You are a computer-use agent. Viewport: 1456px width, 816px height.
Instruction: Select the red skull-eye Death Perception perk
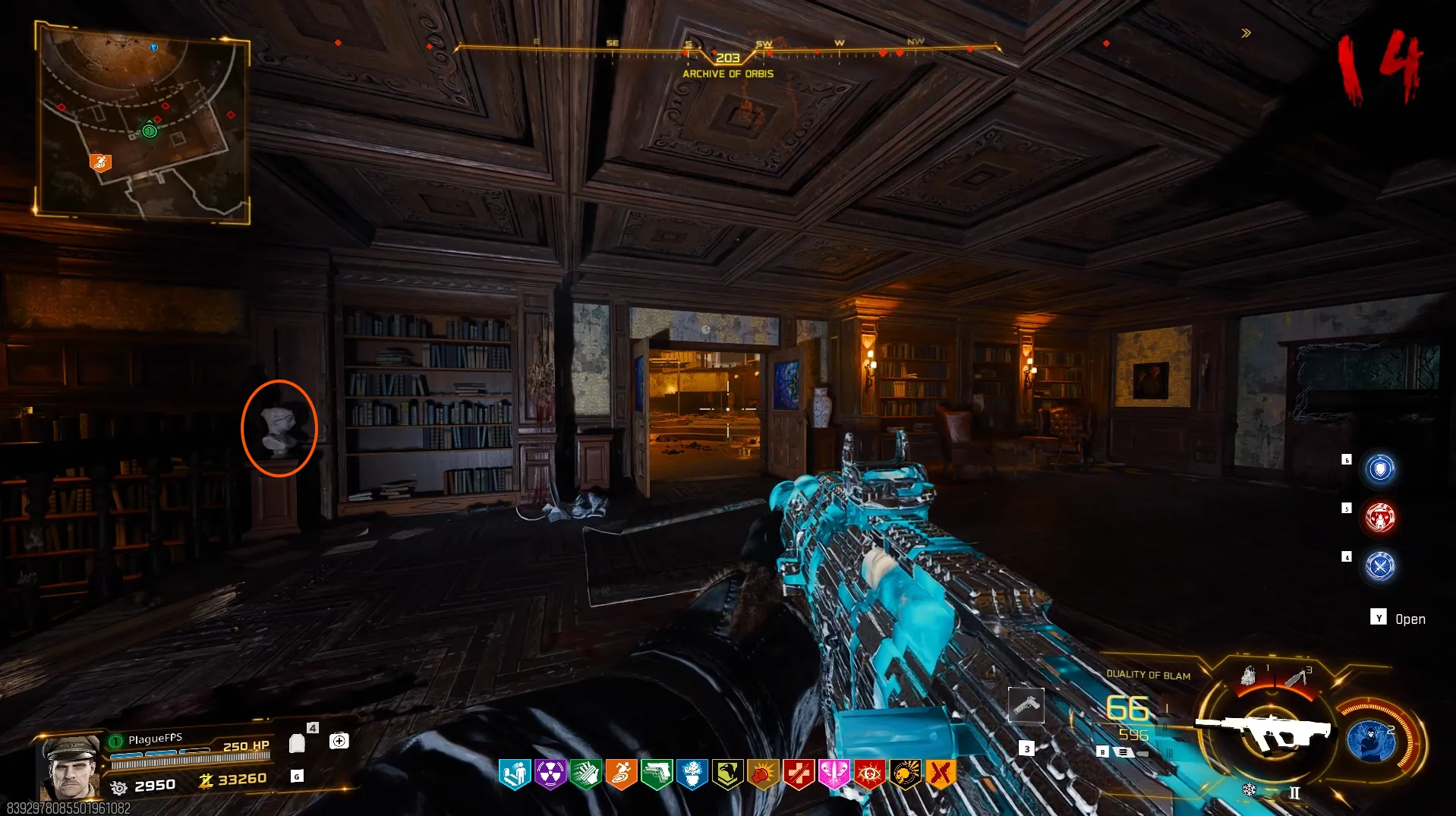(870, 774)
